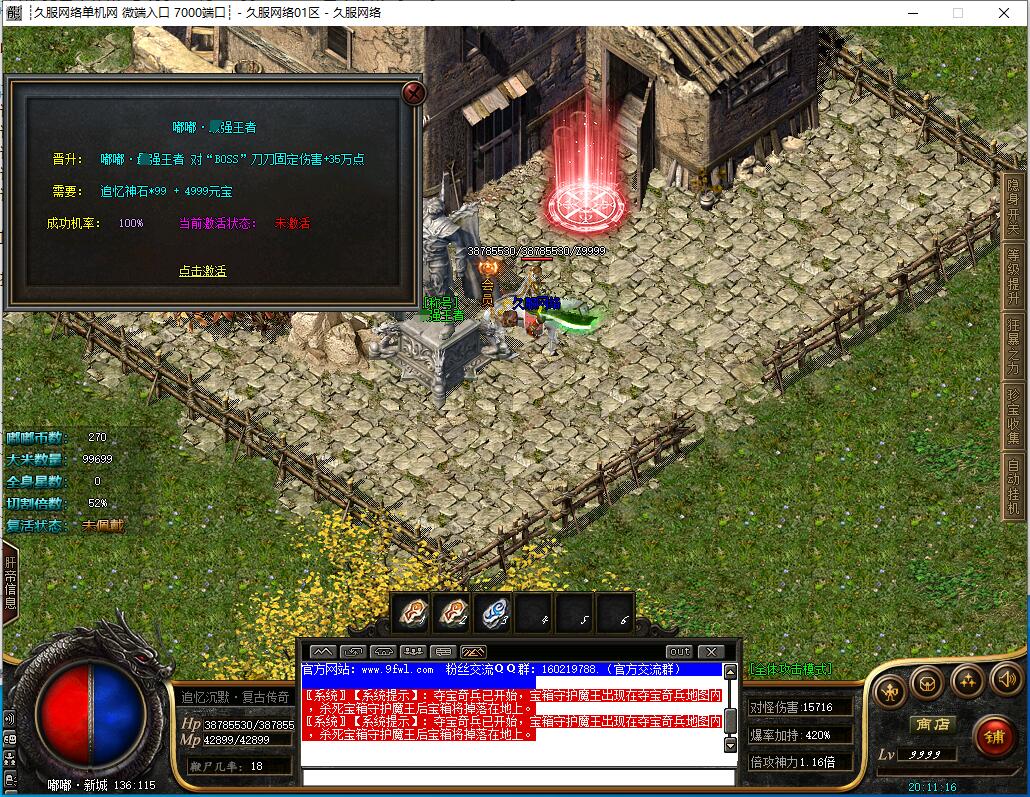The image size is (1030, 797).
Task: Focus the chat text input box
Action: pyautogui.click(x=515, y=777)
